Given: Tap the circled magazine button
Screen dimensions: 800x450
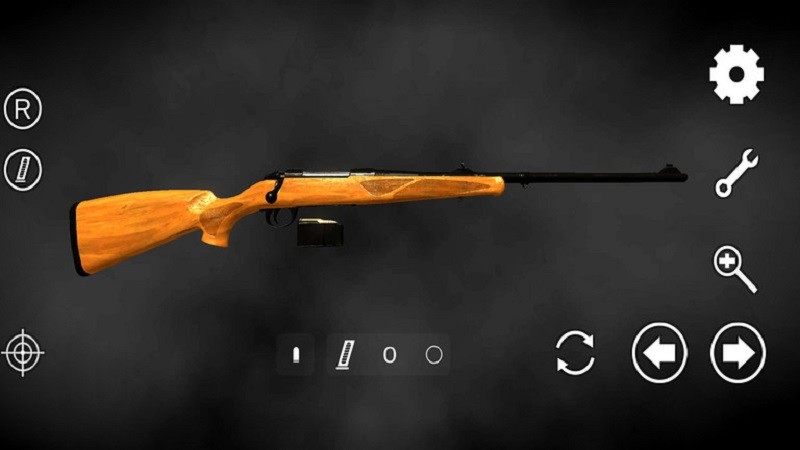Looking at the screenshot, I should click(x=22, y=169).
